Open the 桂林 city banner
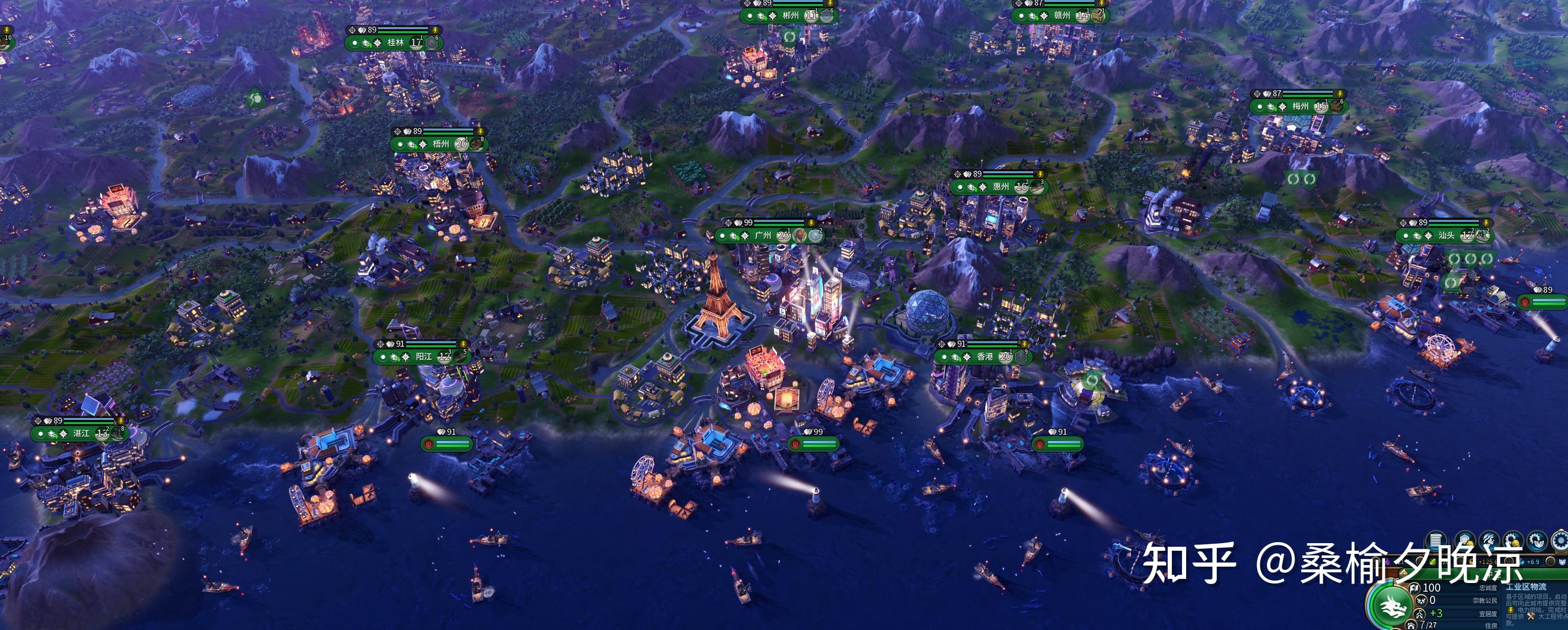Viewport: 1568px width, 630px height. (x=395, y=42)
